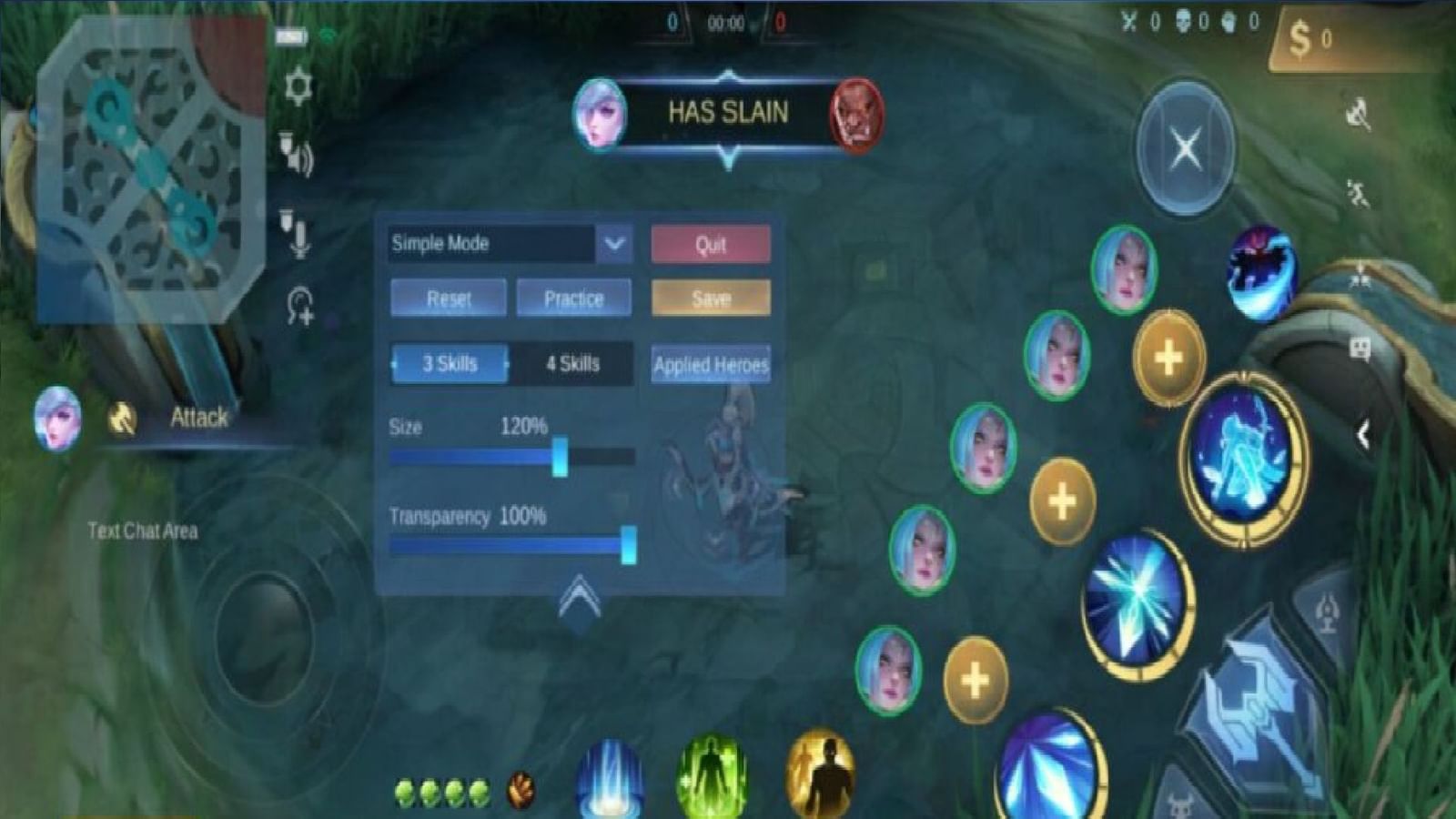Expand the right side chevron arrow
Screen dimensions: 1456x819
[x=1362, y=434]
